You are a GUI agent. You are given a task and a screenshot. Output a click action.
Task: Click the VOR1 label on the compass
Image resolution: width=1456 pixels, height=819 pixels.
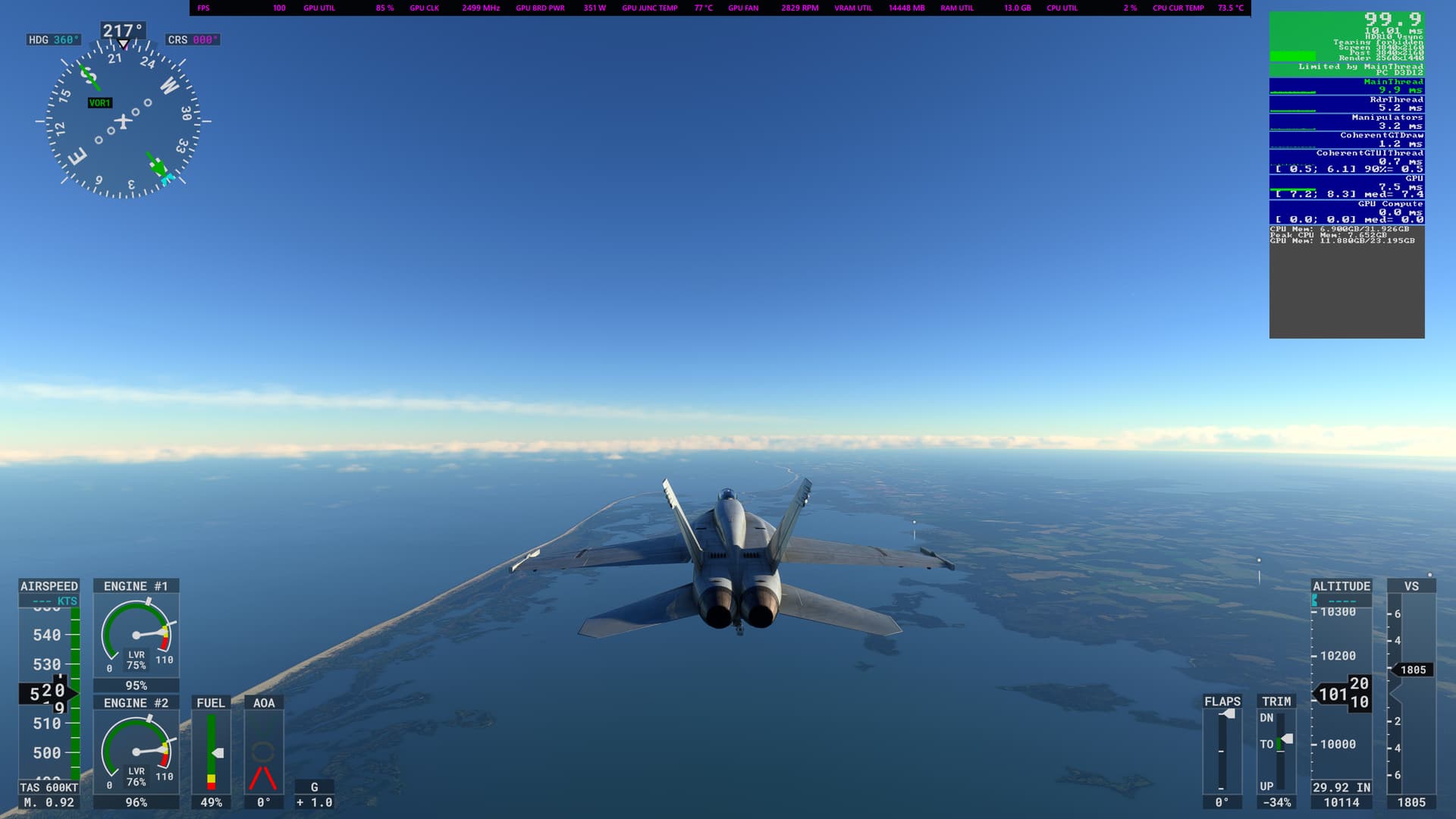[x=99, y=103]
